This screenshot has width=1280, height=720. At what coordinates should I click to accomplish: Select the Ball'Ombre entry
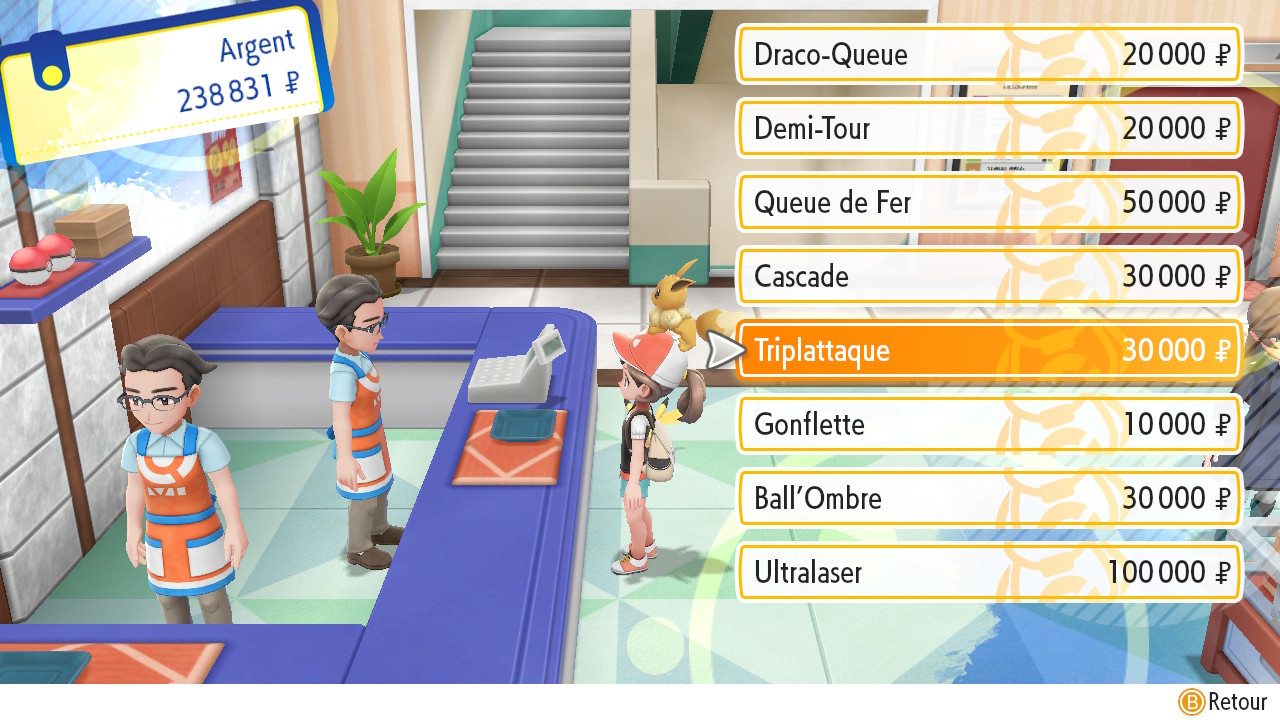point(988,498)
